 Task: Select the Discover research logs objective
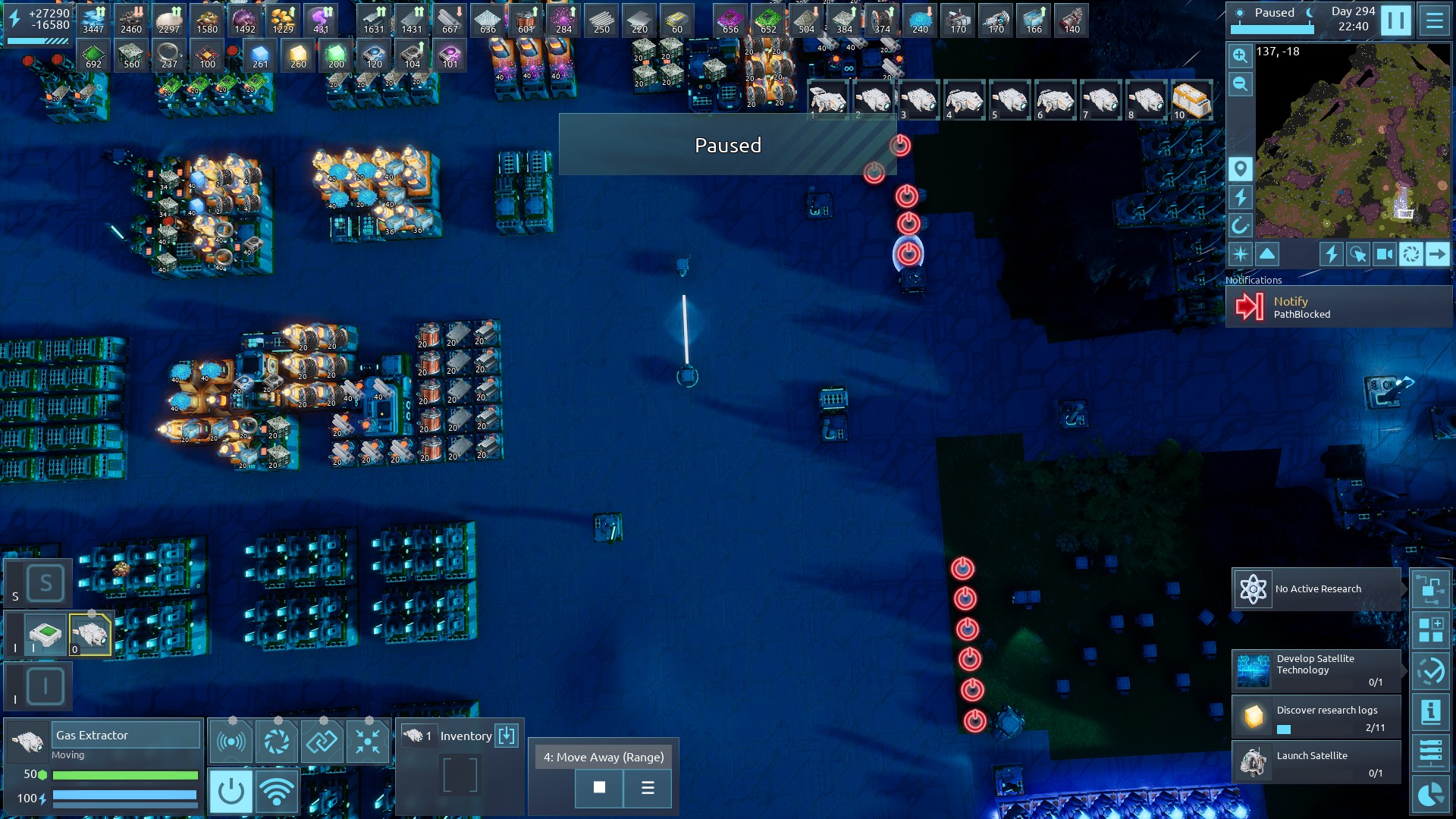[1316, 717]
